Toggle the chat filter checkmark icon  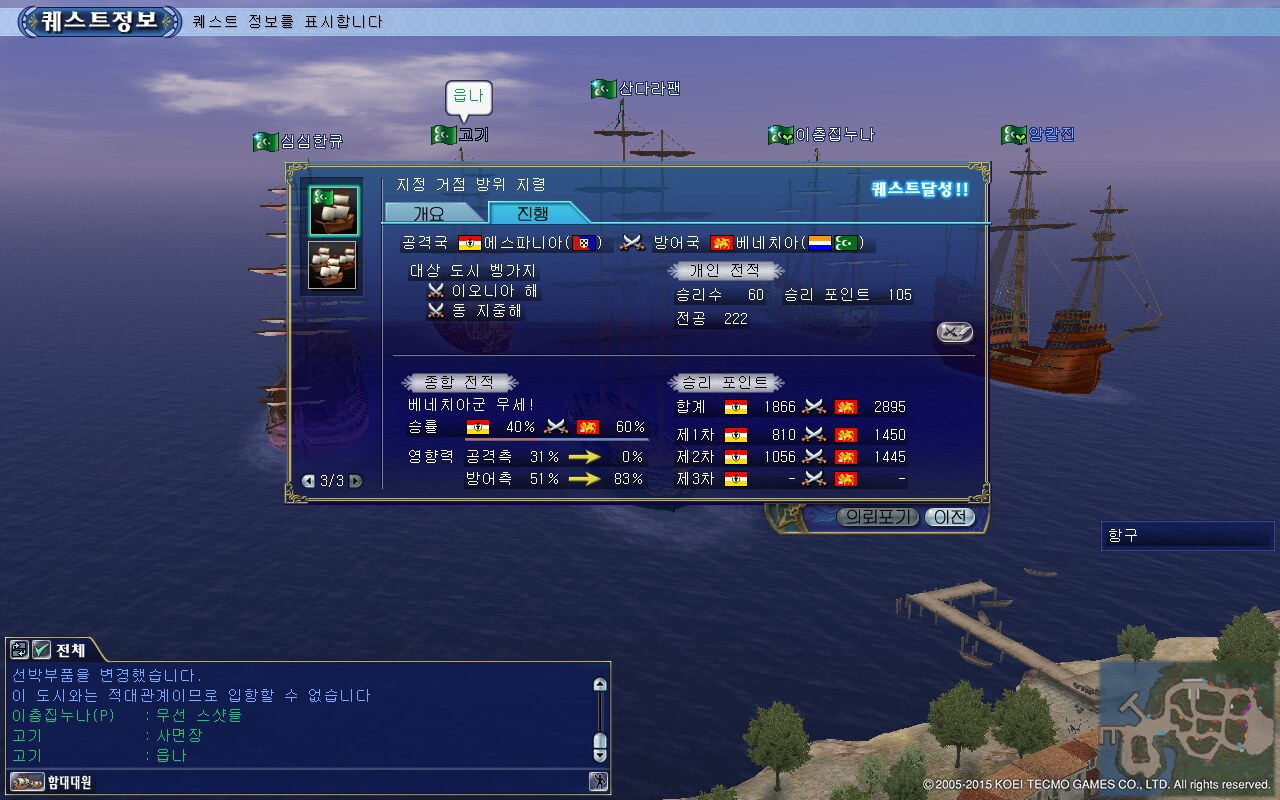coord(42,650)
